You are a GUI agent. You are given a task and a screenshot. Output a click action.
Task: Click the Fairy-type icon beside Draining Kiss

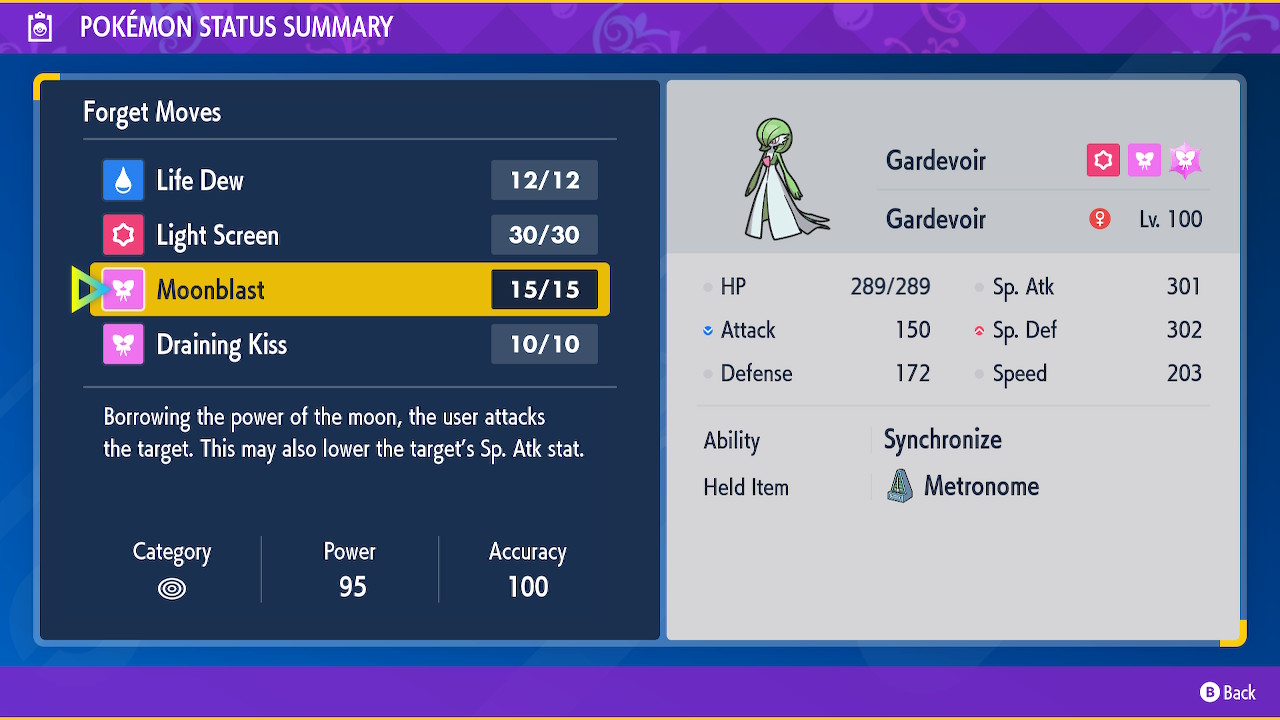click(x=123, y=344)
